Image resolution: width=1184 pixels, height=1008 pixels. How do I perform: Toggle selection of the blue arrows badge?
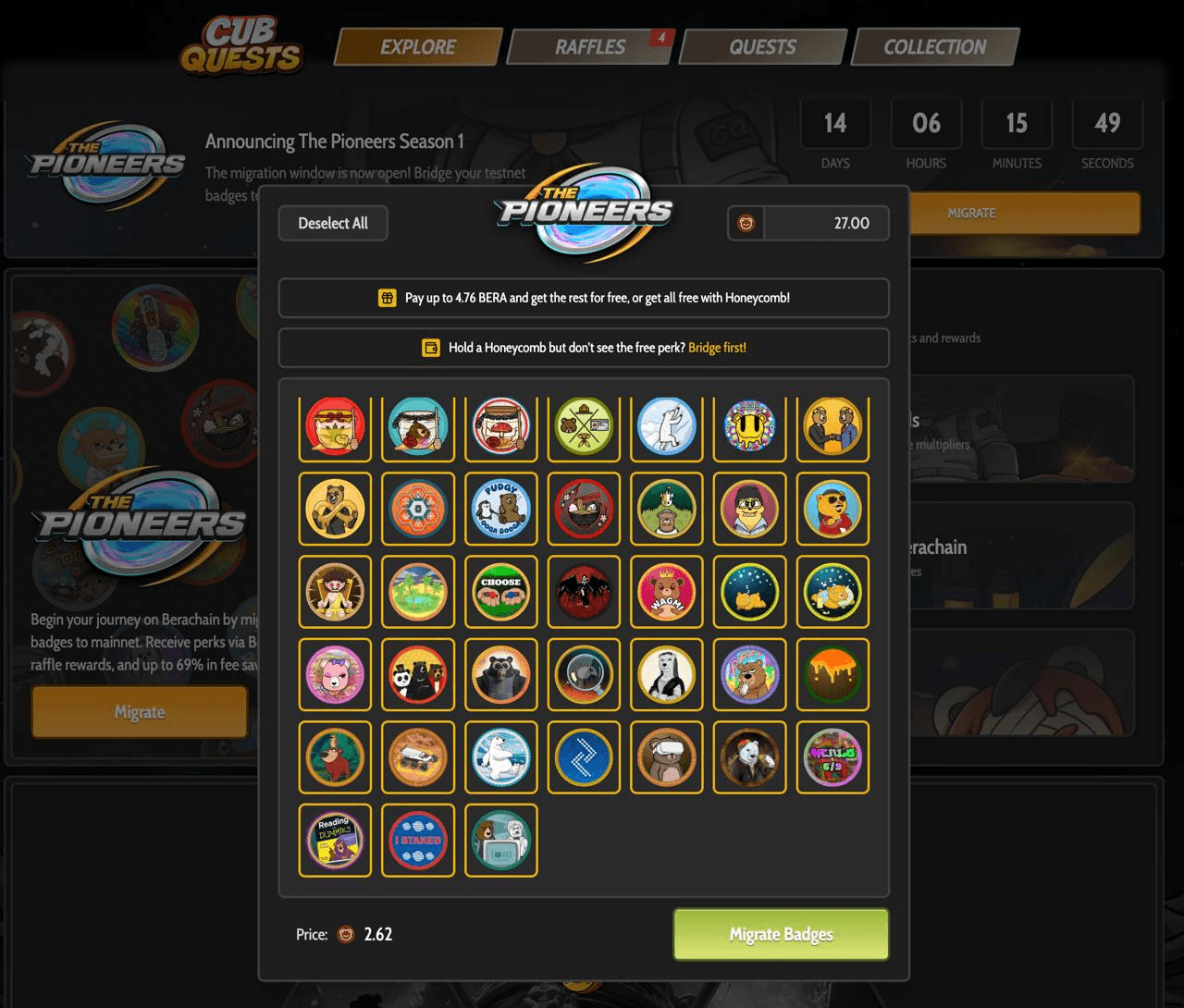coord(584,757)
